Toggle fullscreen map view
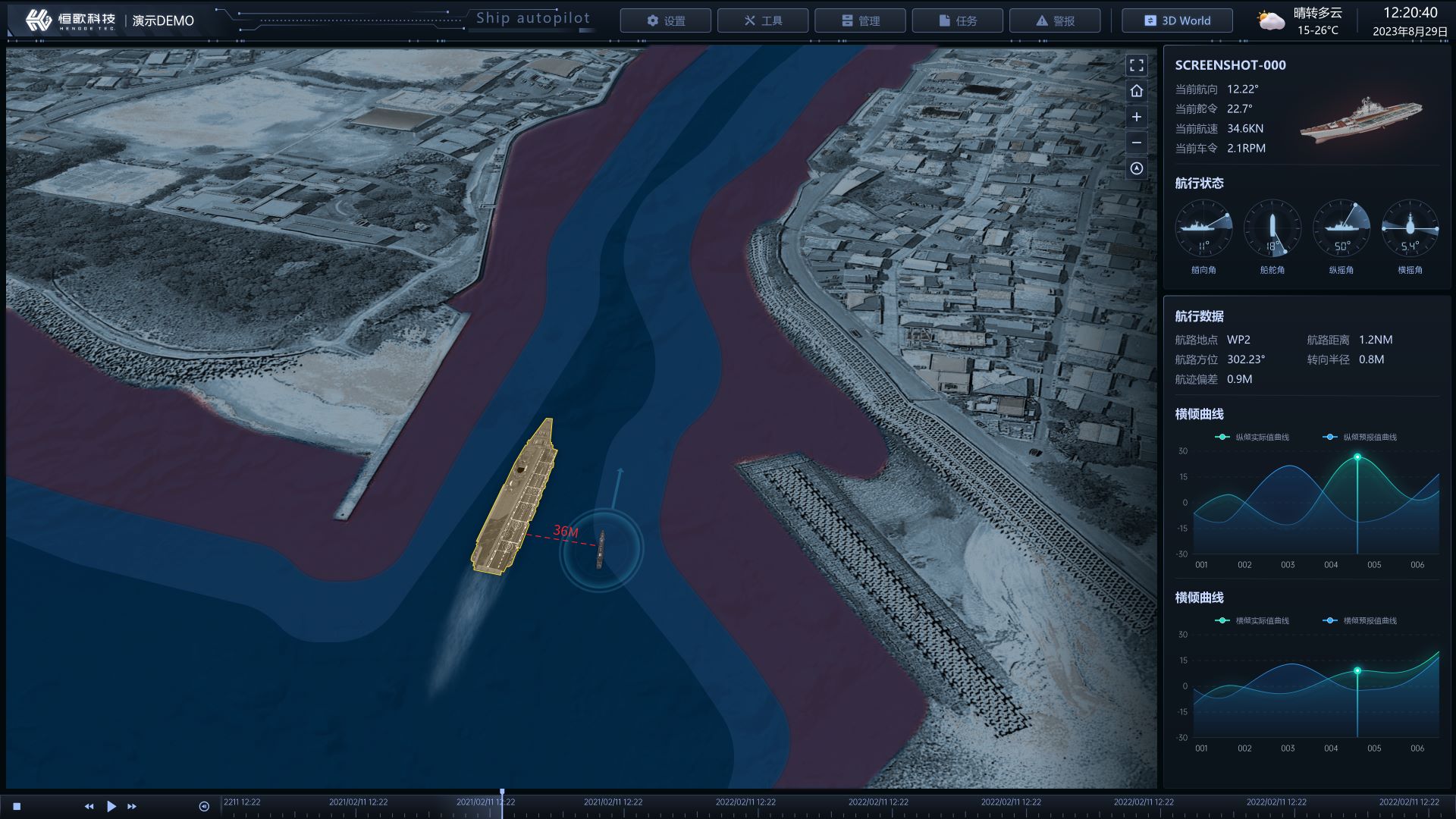 tap(1136, 65)
